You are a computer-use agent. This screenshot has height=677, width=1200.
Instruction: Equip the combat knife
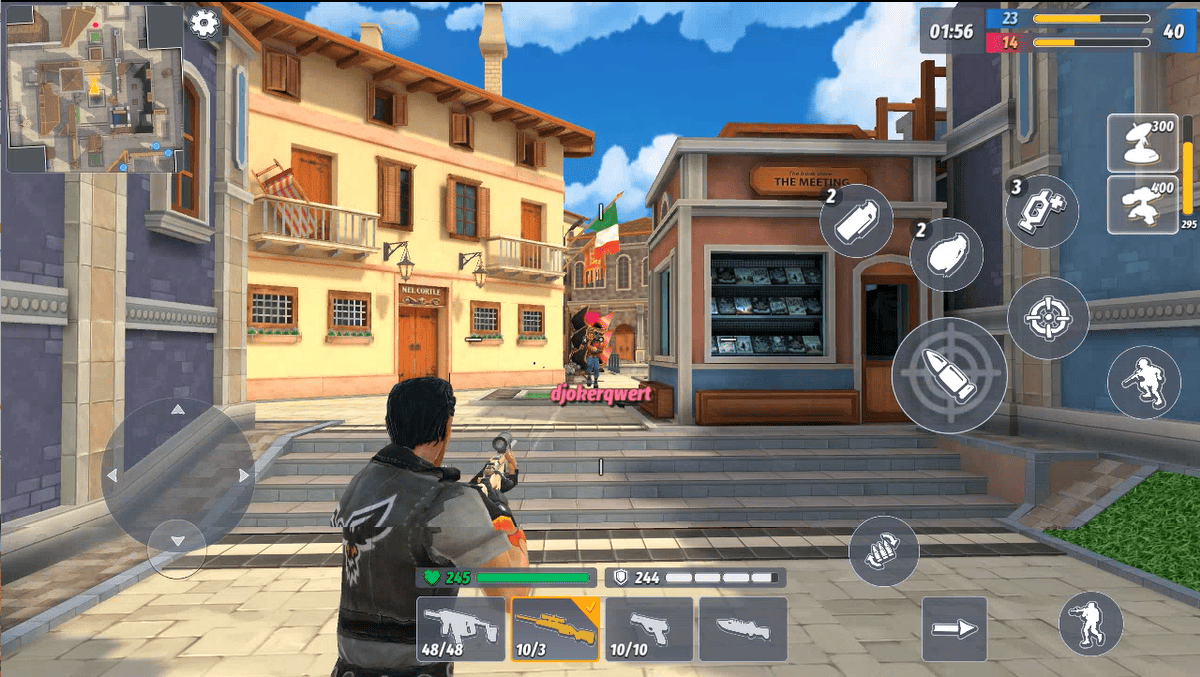[x=743, y=629]
